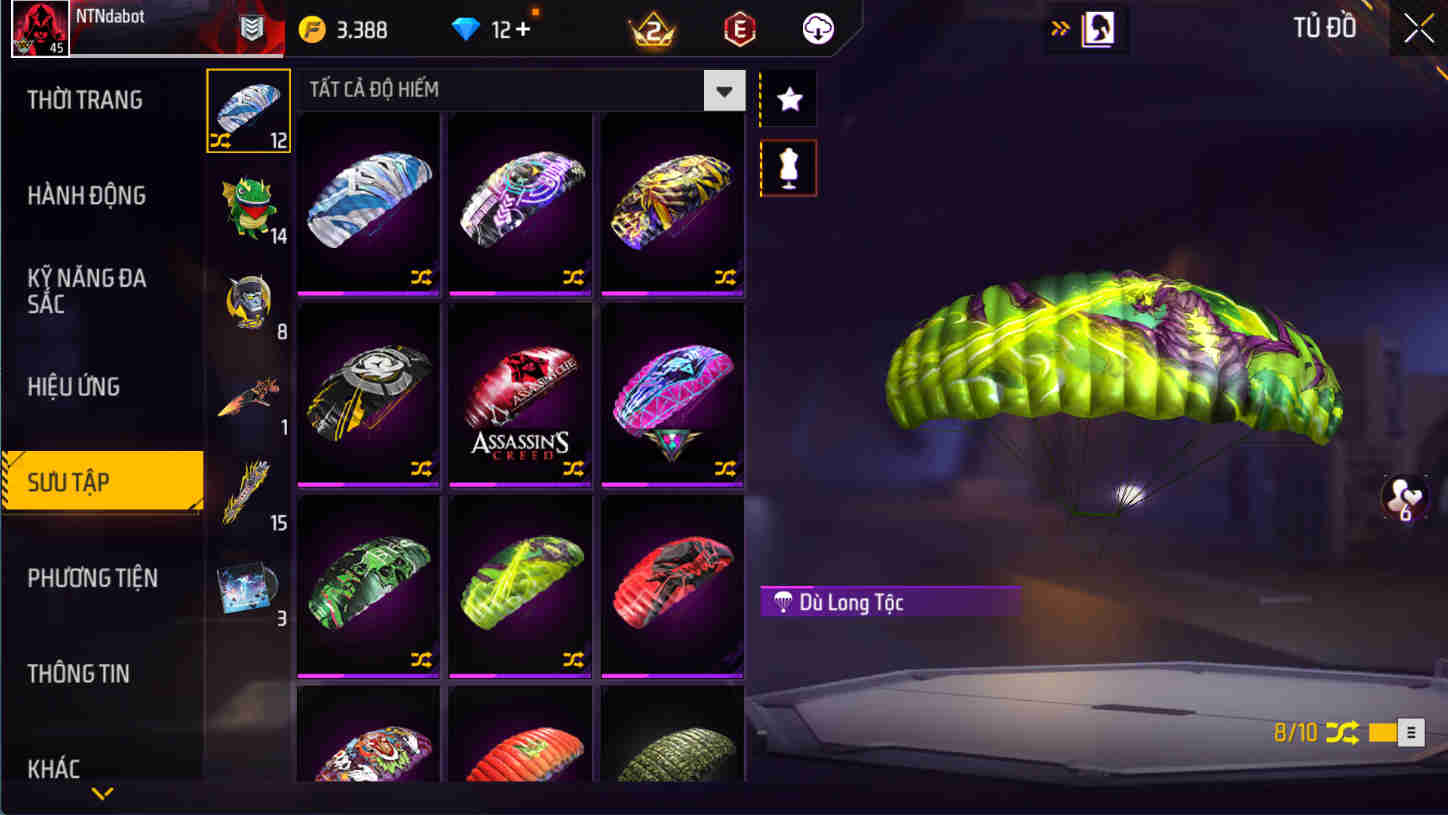Viewport: 1448px width, 815px height.
Task: Open the loot box category icon
Action: click(x=248, y=585)
